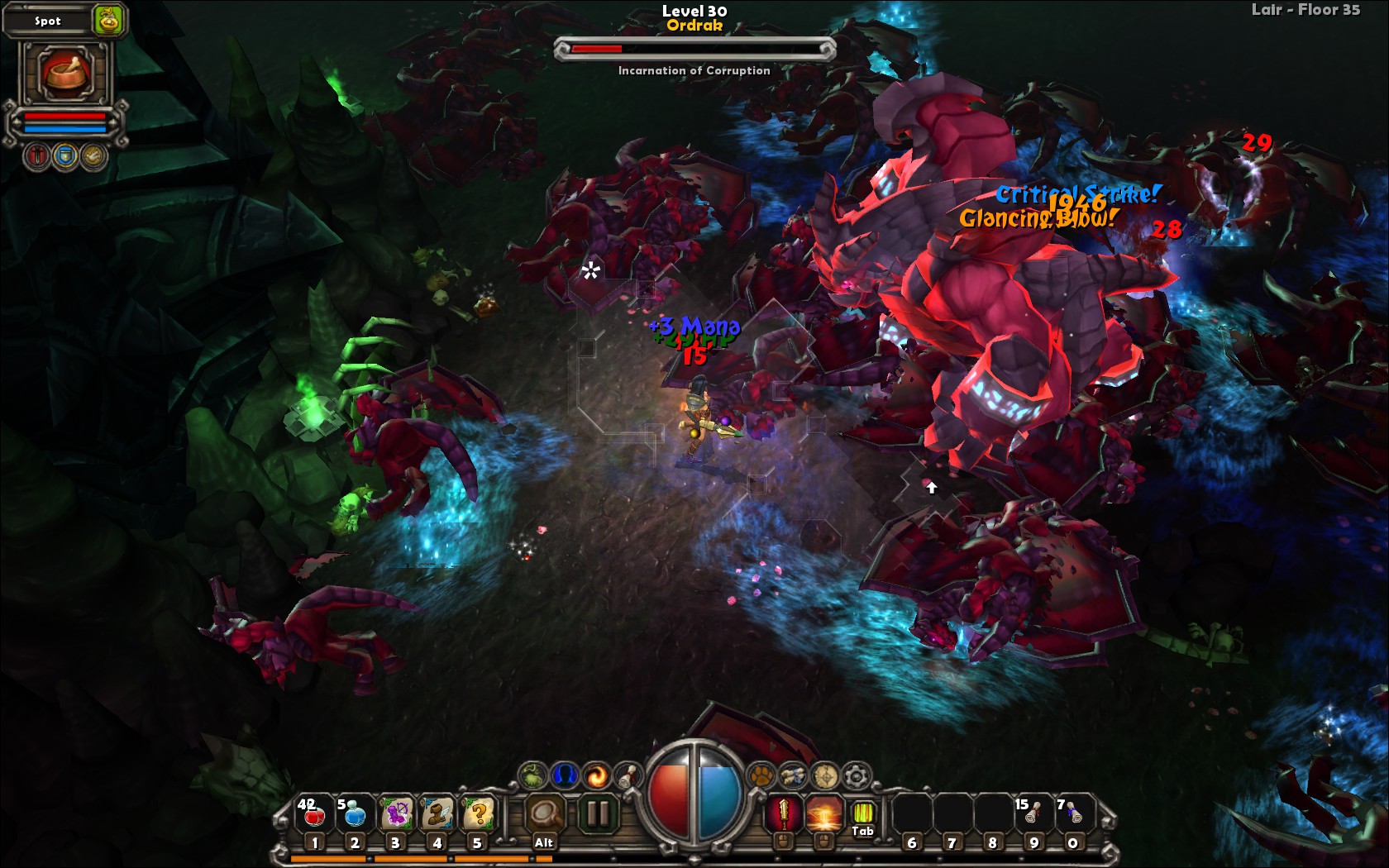Screen dimensions: 1389x868
Task: Enable Spot's passive hand stance
Action: 92,155
